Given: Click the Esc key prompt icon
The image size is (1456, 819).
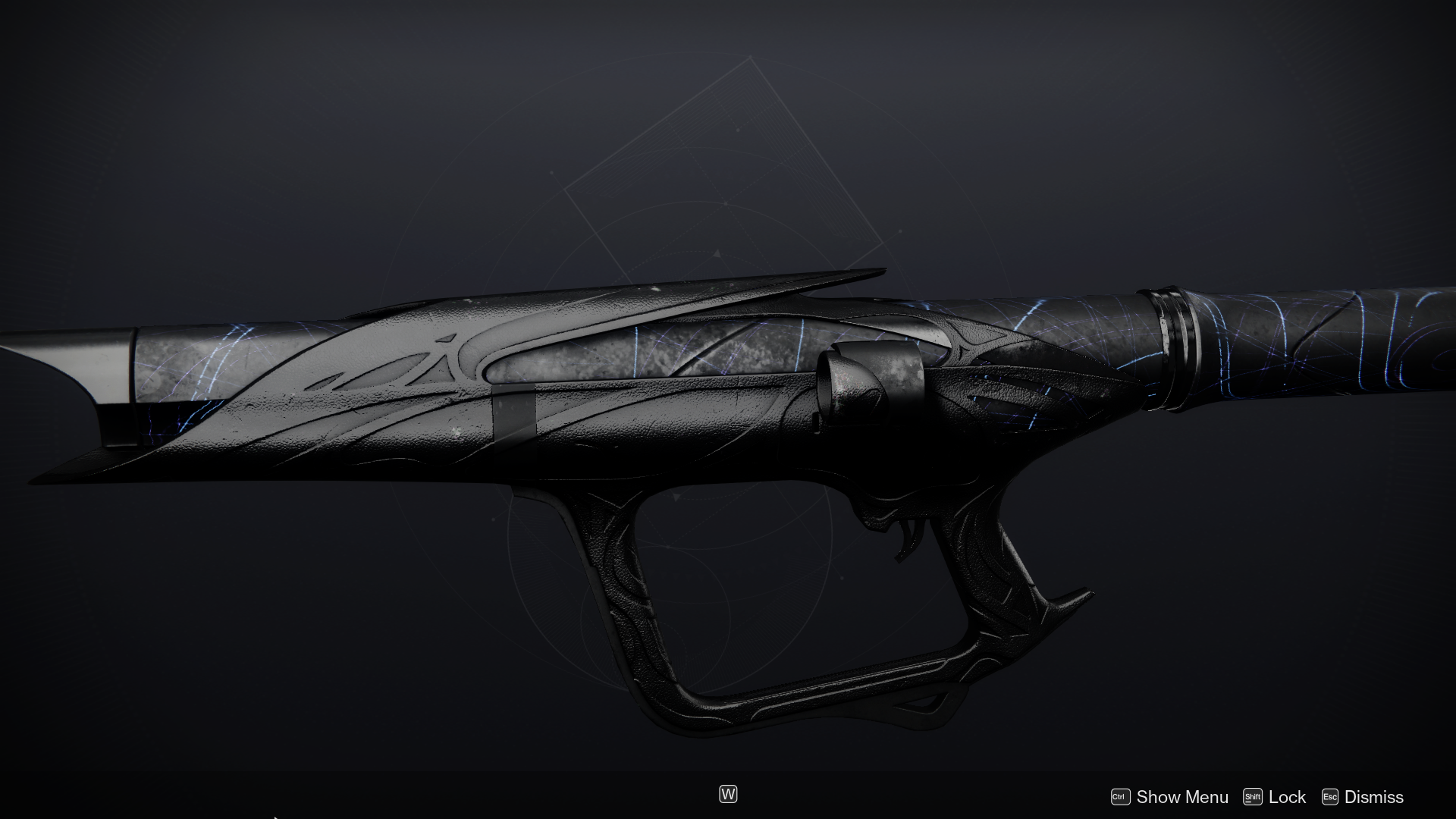Looking at the screenshot, I should click(1331, 797).
